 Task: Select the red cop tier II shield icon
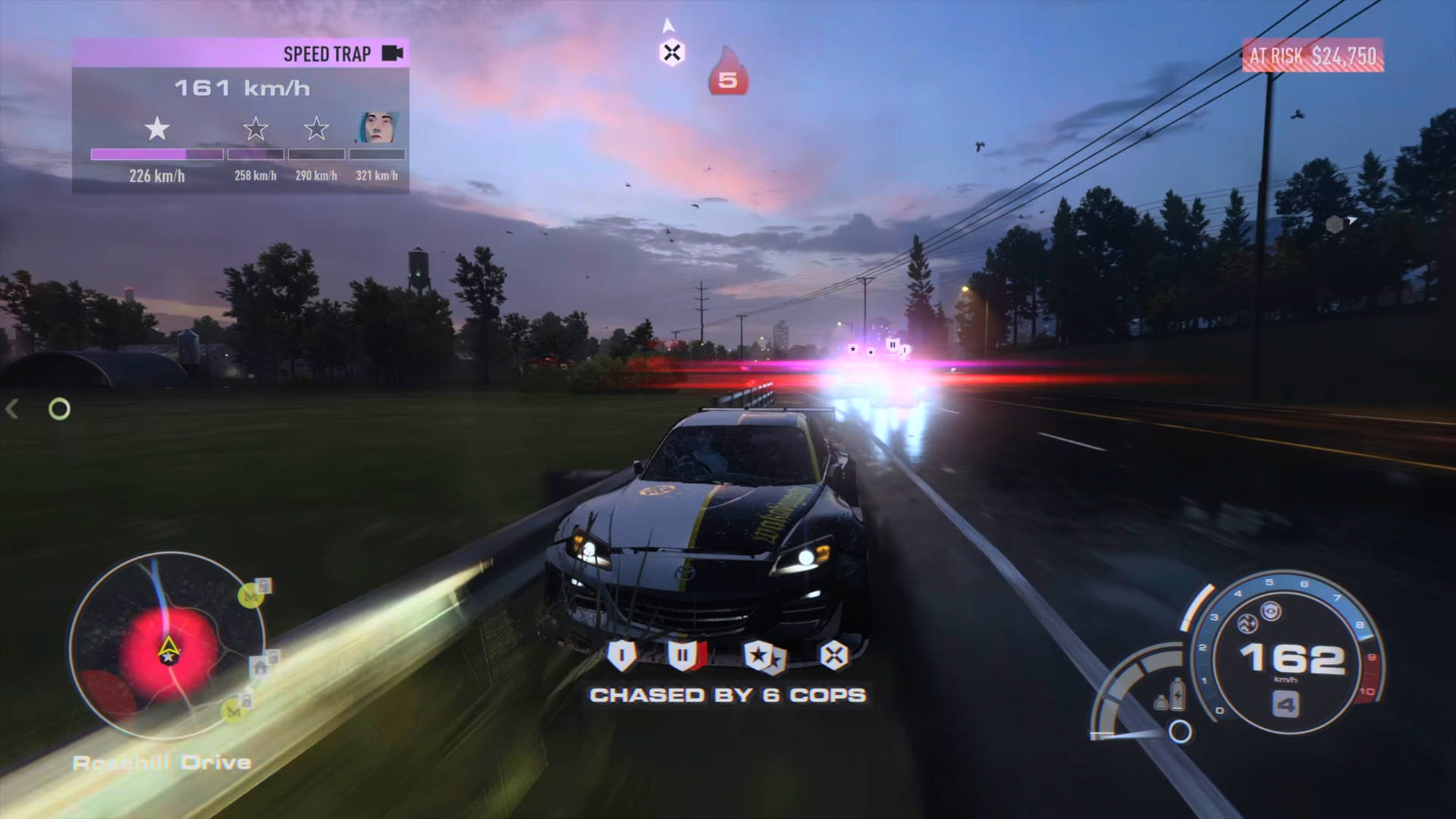point(683,654)
